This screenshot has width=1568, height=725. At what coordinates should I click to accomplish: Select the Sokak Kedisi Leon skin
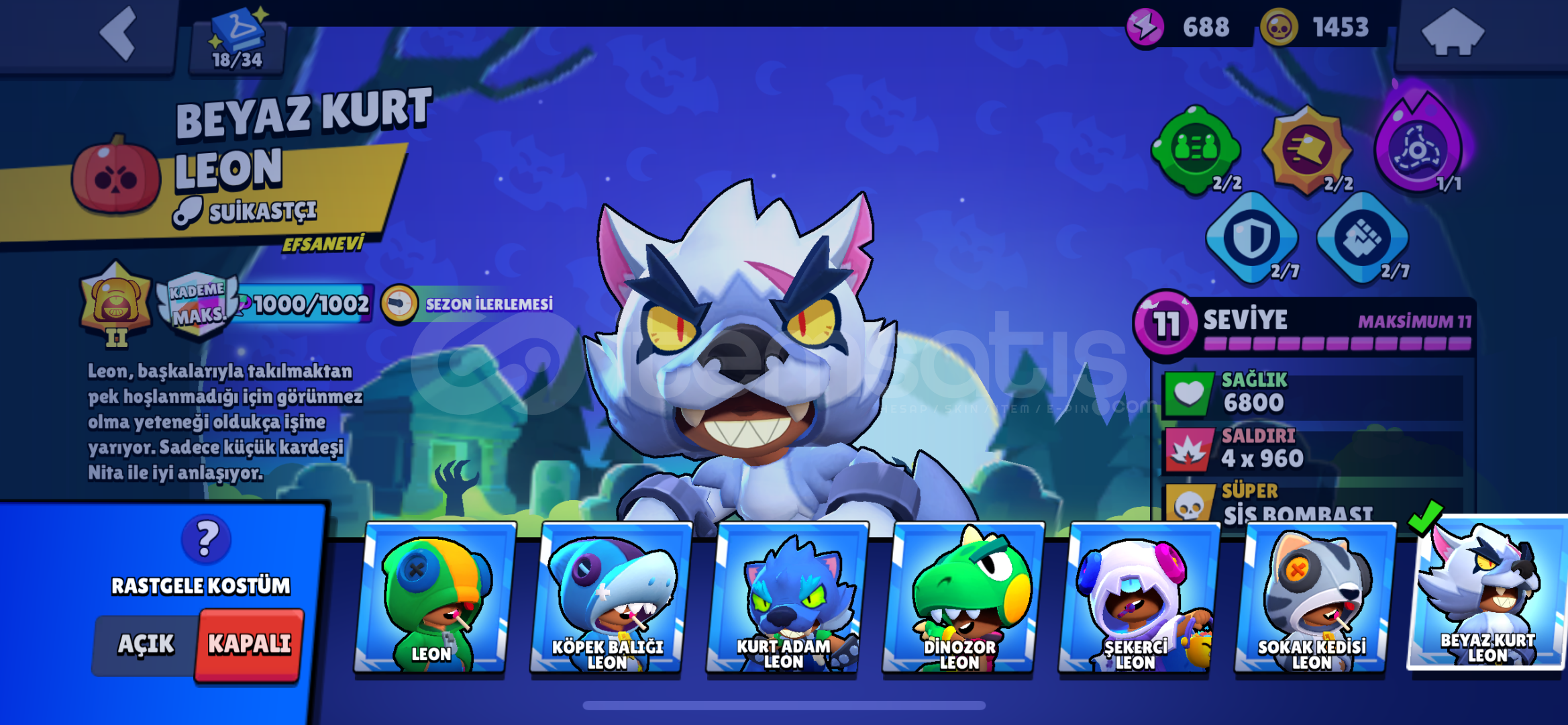pos(1312,597)
